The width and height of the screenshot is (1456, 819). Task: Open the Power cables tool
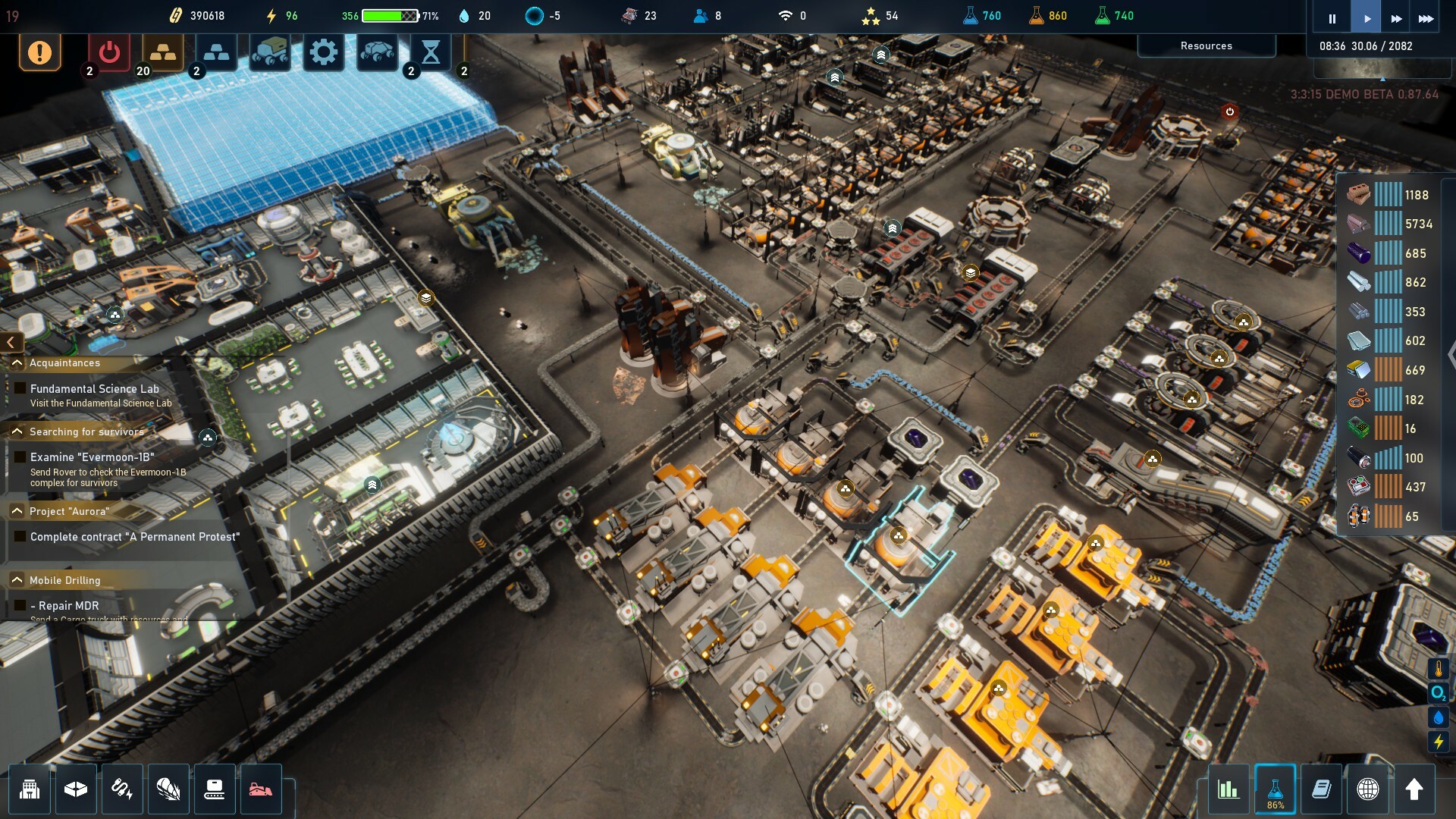coord(122,789)
